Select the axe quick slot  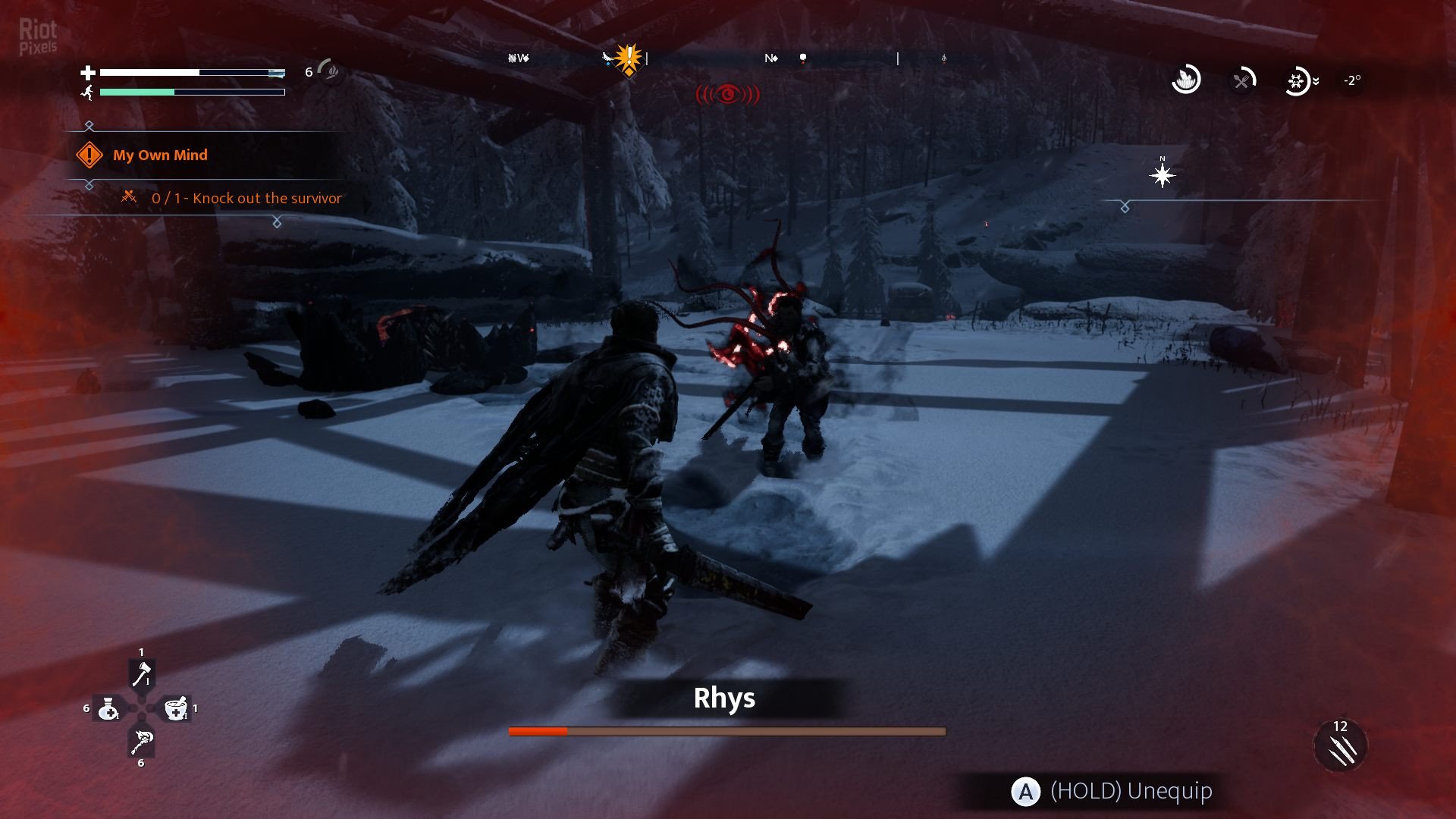[142, 674]
